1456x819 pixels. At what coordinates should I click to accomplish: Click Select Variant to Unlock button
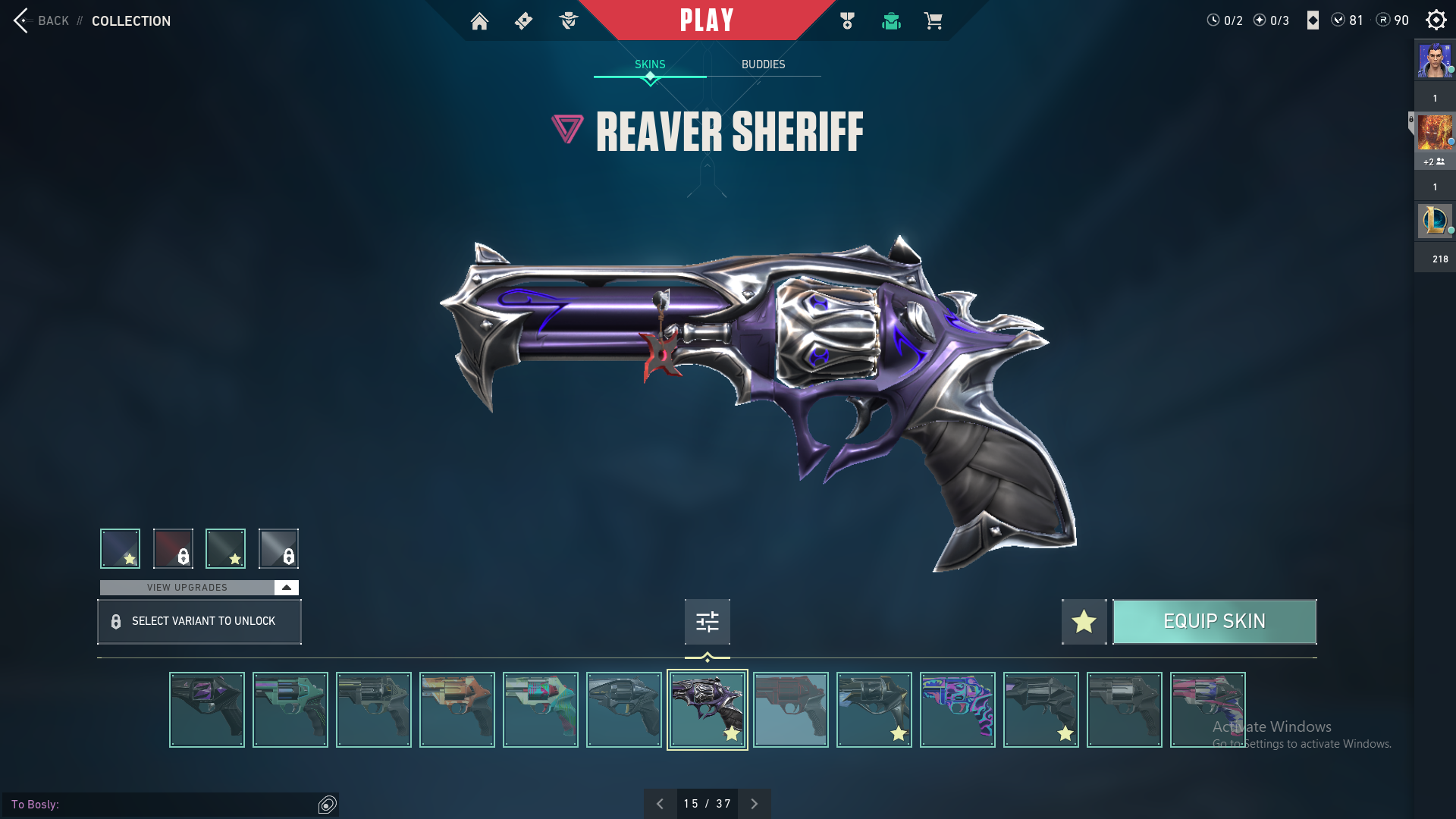coord(199,622)
